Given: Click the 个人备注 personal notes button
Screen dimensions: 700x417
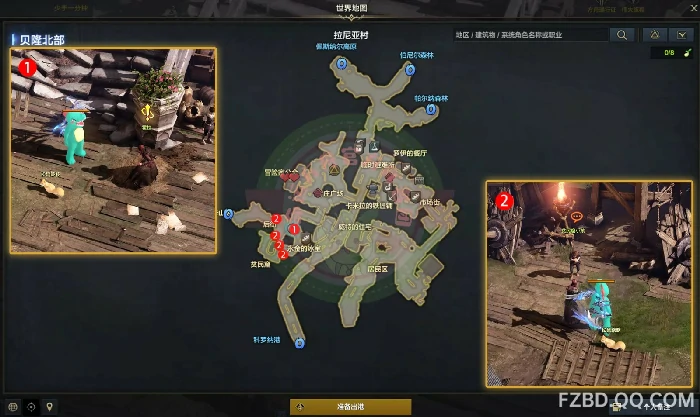Looking at the screenshot, I should pos(655,407).
